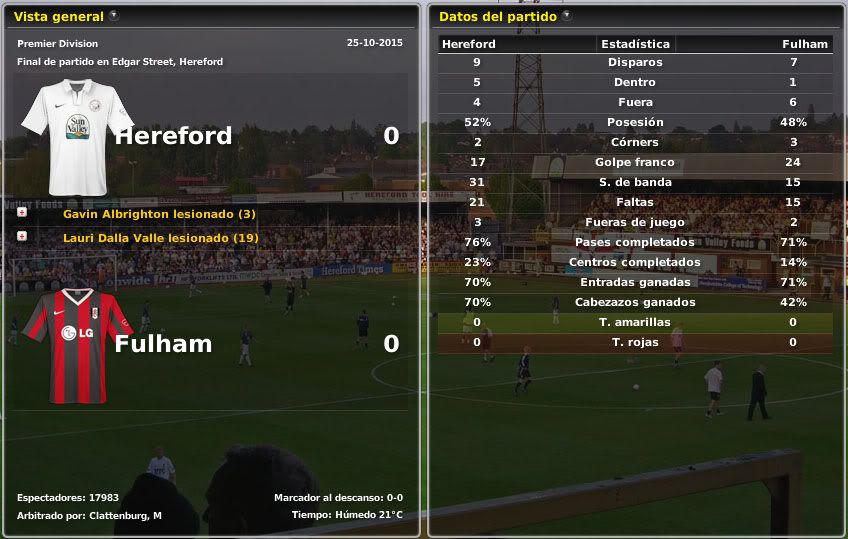Click the Hereford column header in stats
This screenshot has height=539, width=848.
coord(468,44)
